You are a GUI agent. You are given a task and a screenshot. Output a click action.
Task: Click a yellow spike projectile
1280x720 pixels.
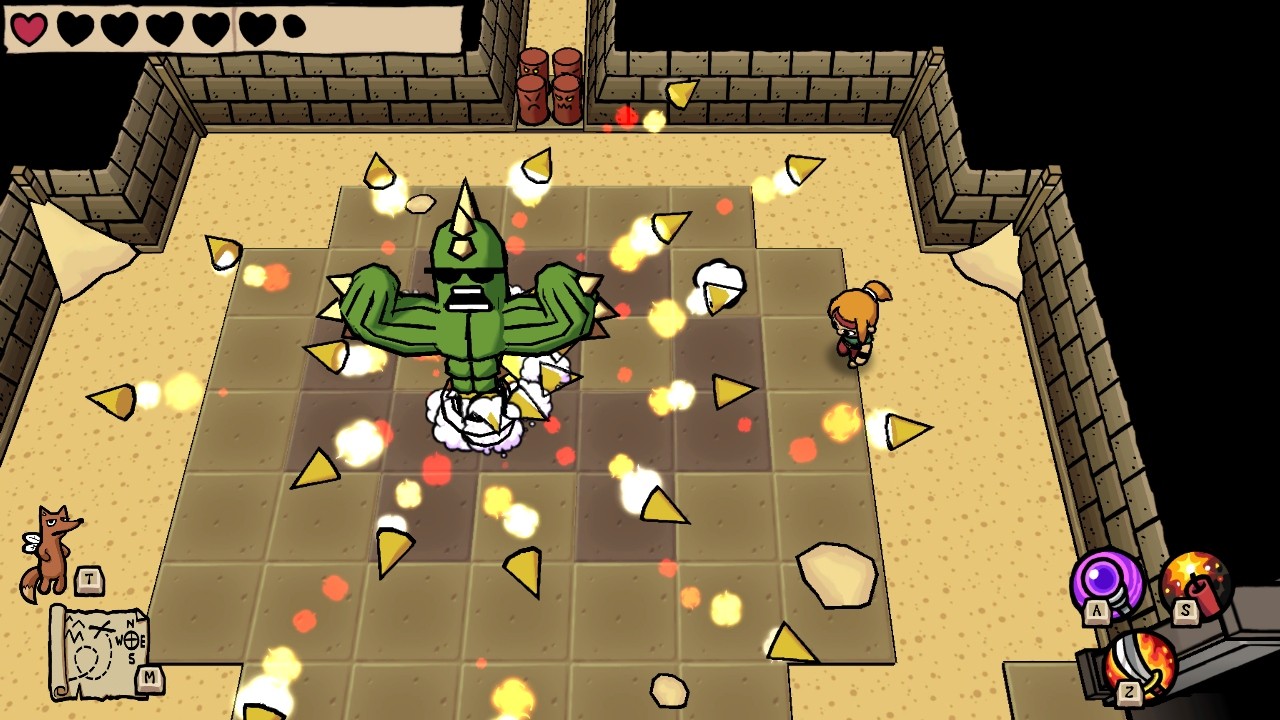731,389
